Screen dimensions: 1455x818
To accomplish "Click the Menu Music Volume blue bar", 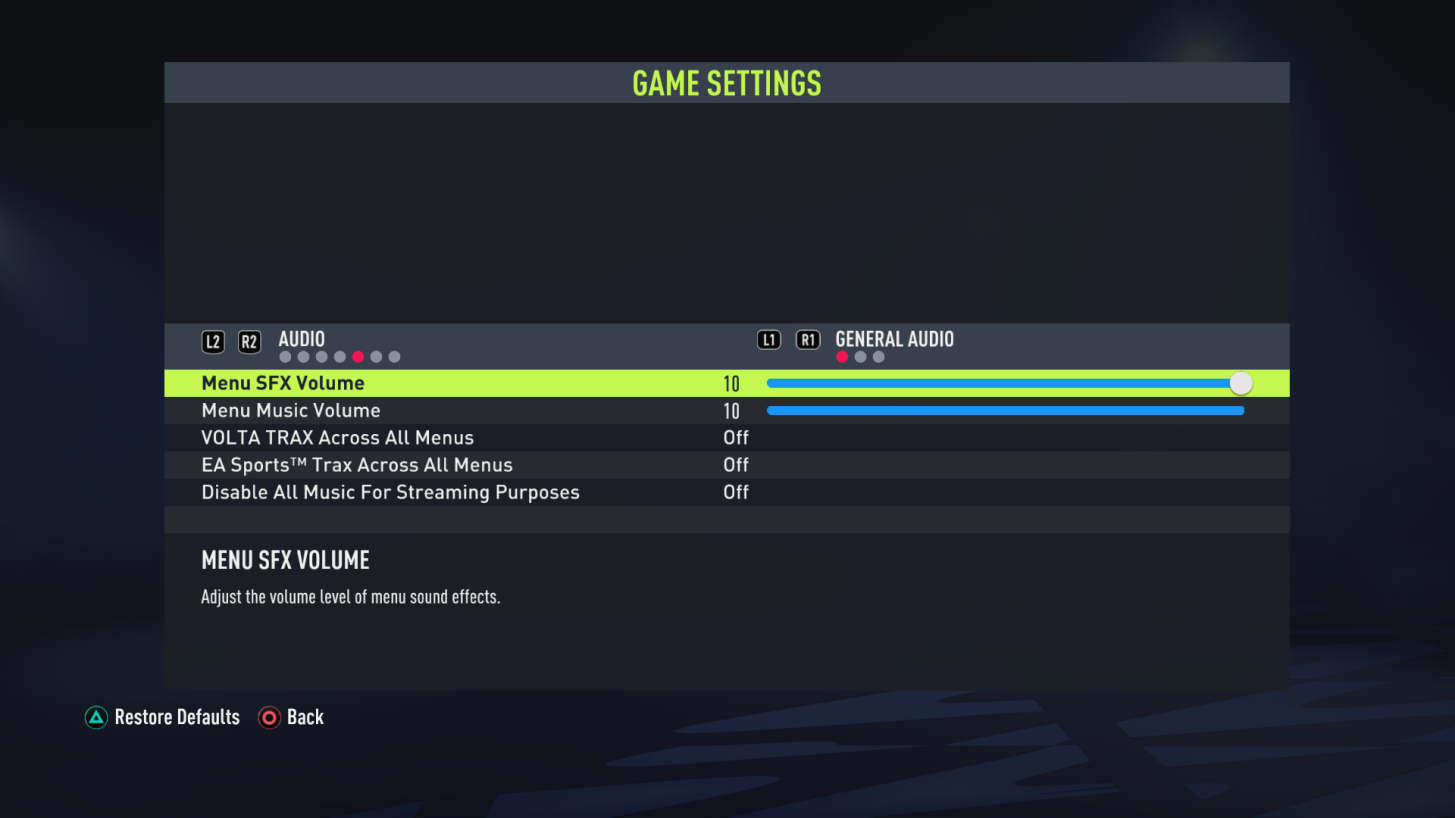I will click(1005, 410).
